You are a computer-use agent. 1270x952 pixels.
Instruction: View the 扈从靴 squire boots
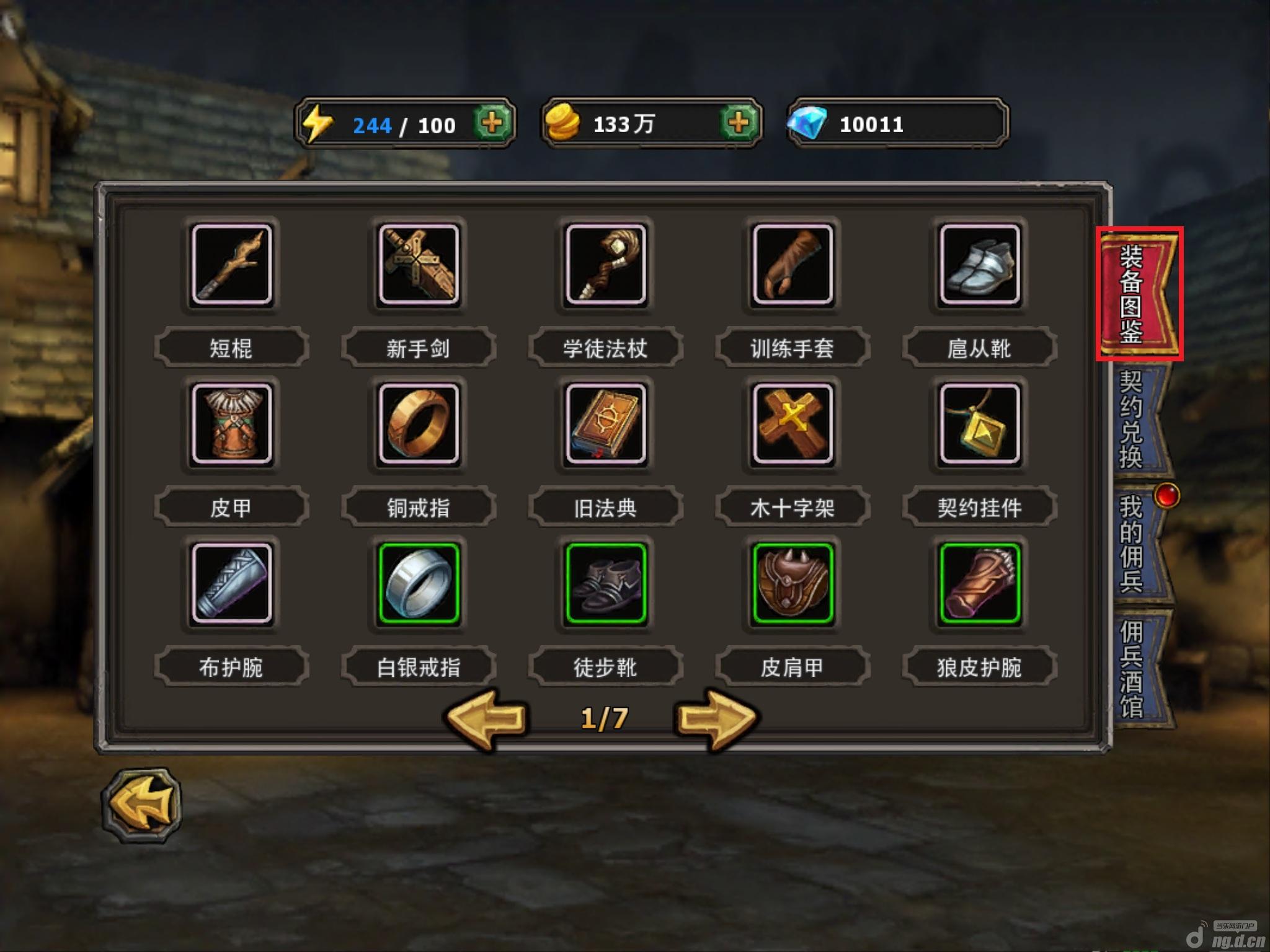point(980,265)
